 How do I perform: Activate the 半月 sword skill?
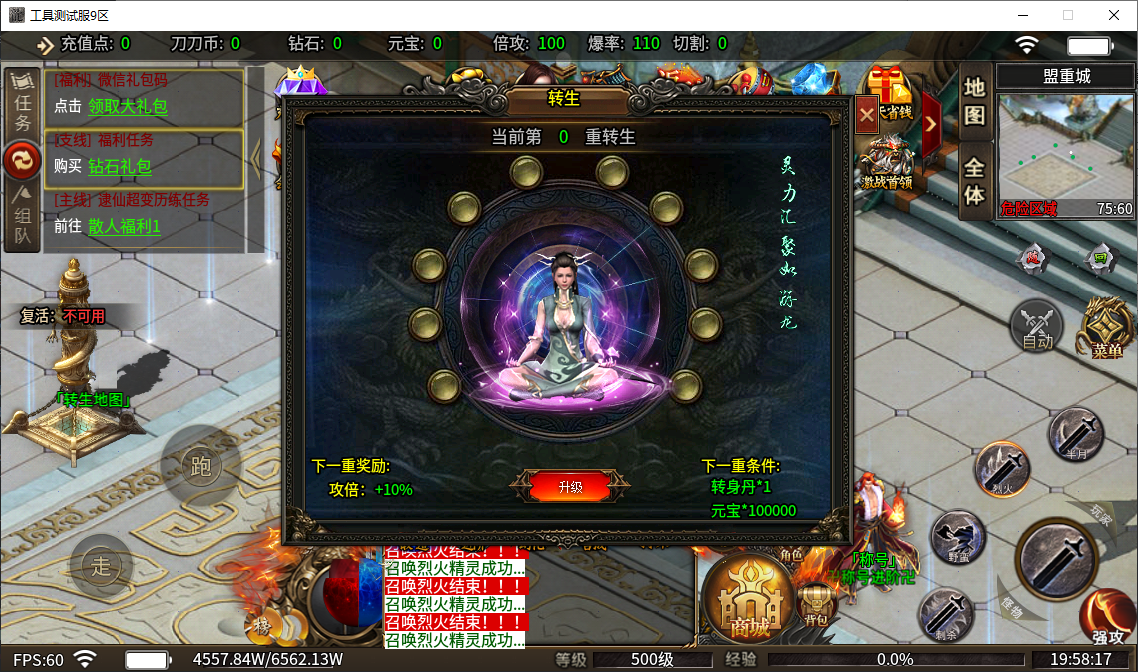(1076, 436)
